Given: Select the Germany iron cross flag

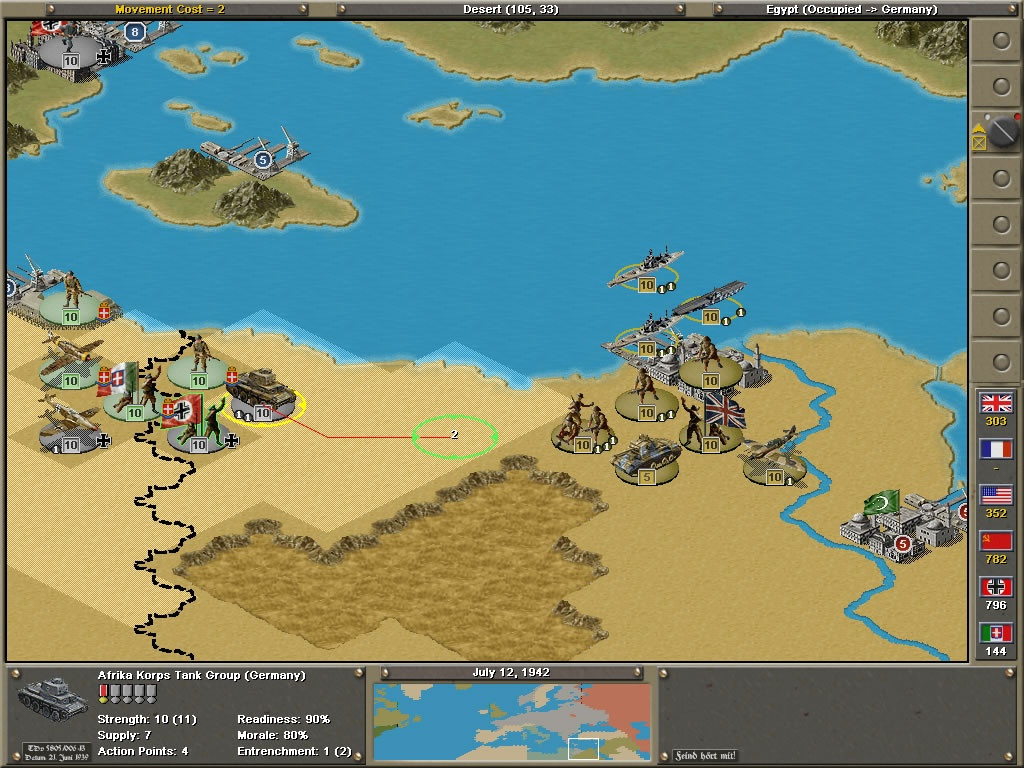Looking at the screenshot, I should pos(996,587).
